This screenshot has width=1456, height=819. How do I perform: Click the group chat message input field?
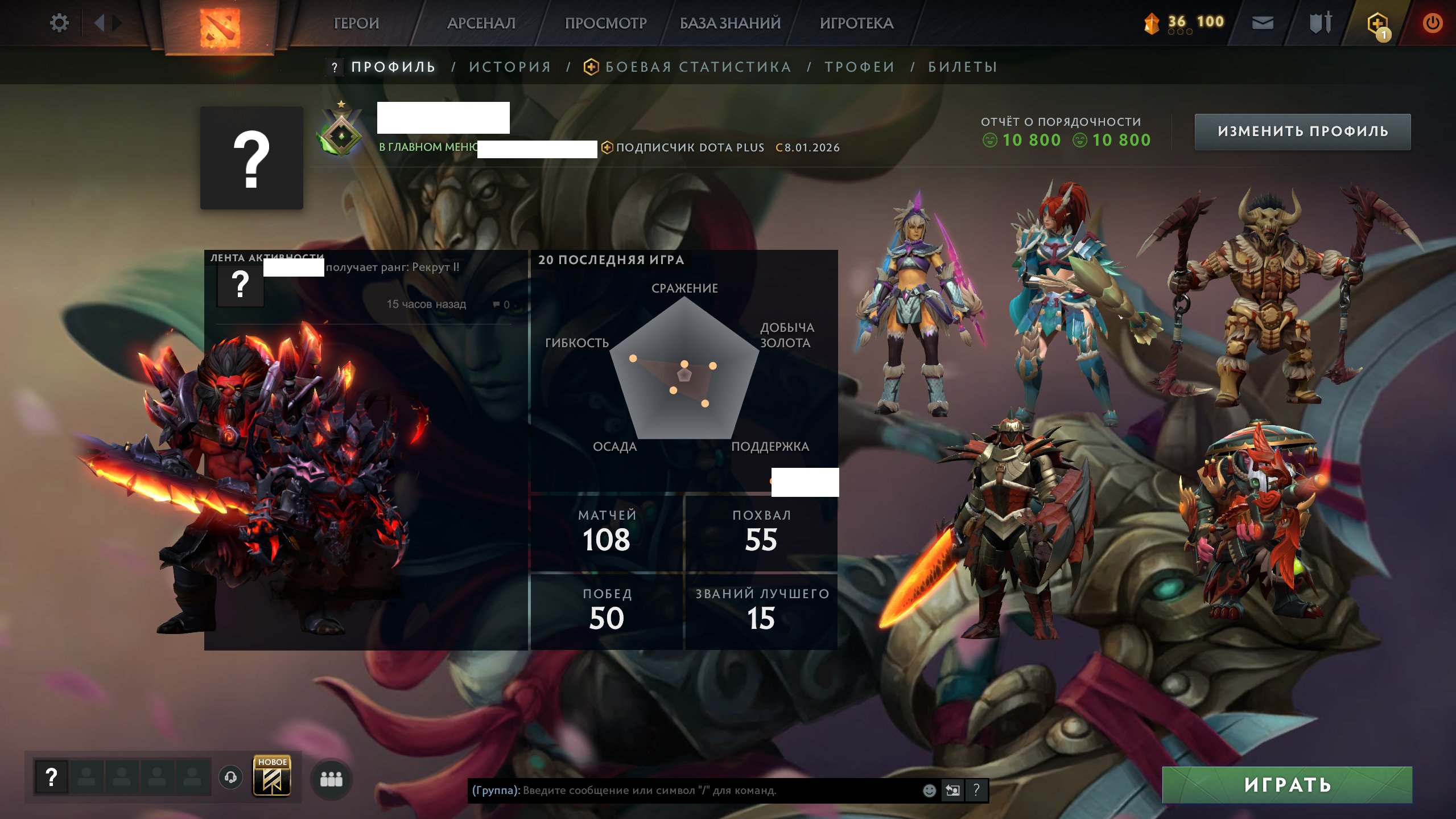pyautogui.click(x=683, y=790)
